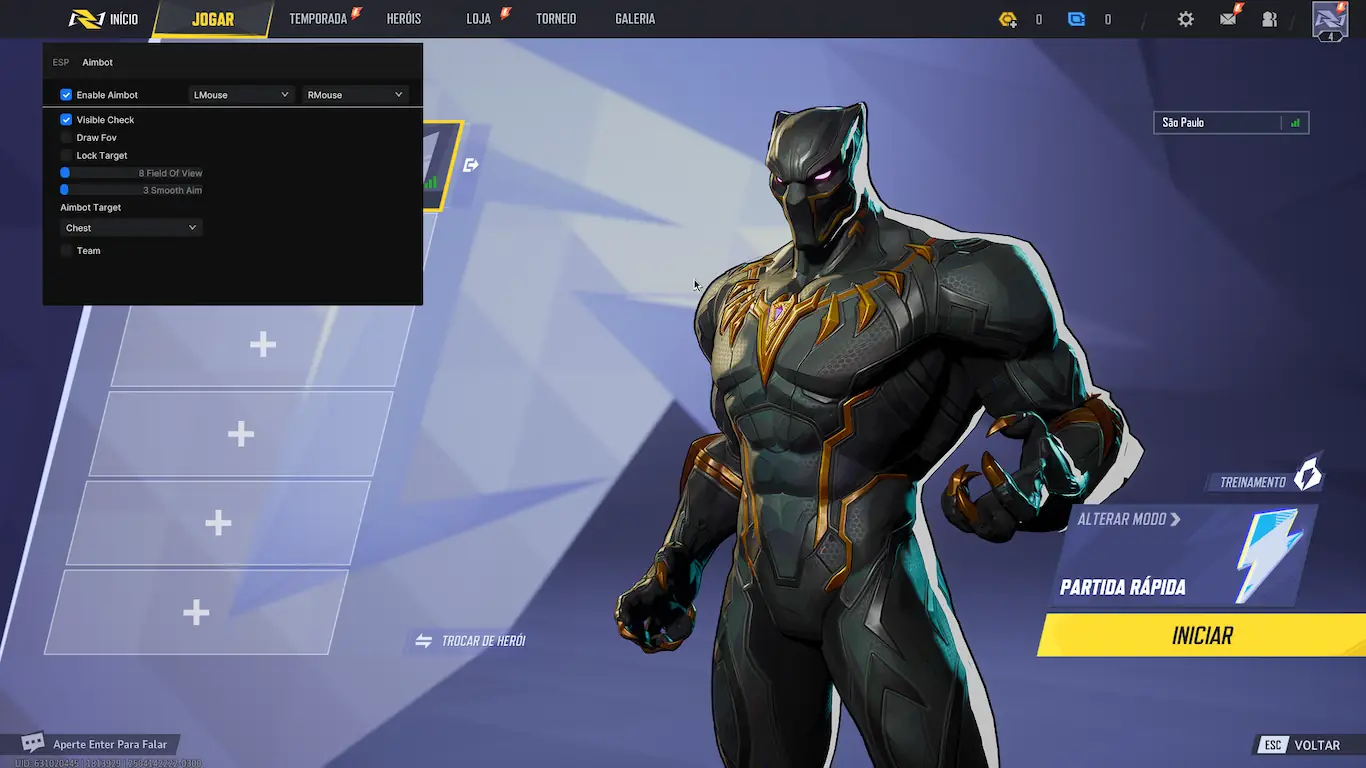Viewport: 1366px width, 768px height.
Task: Select the Jogar tab
Action: click(212, 19)
